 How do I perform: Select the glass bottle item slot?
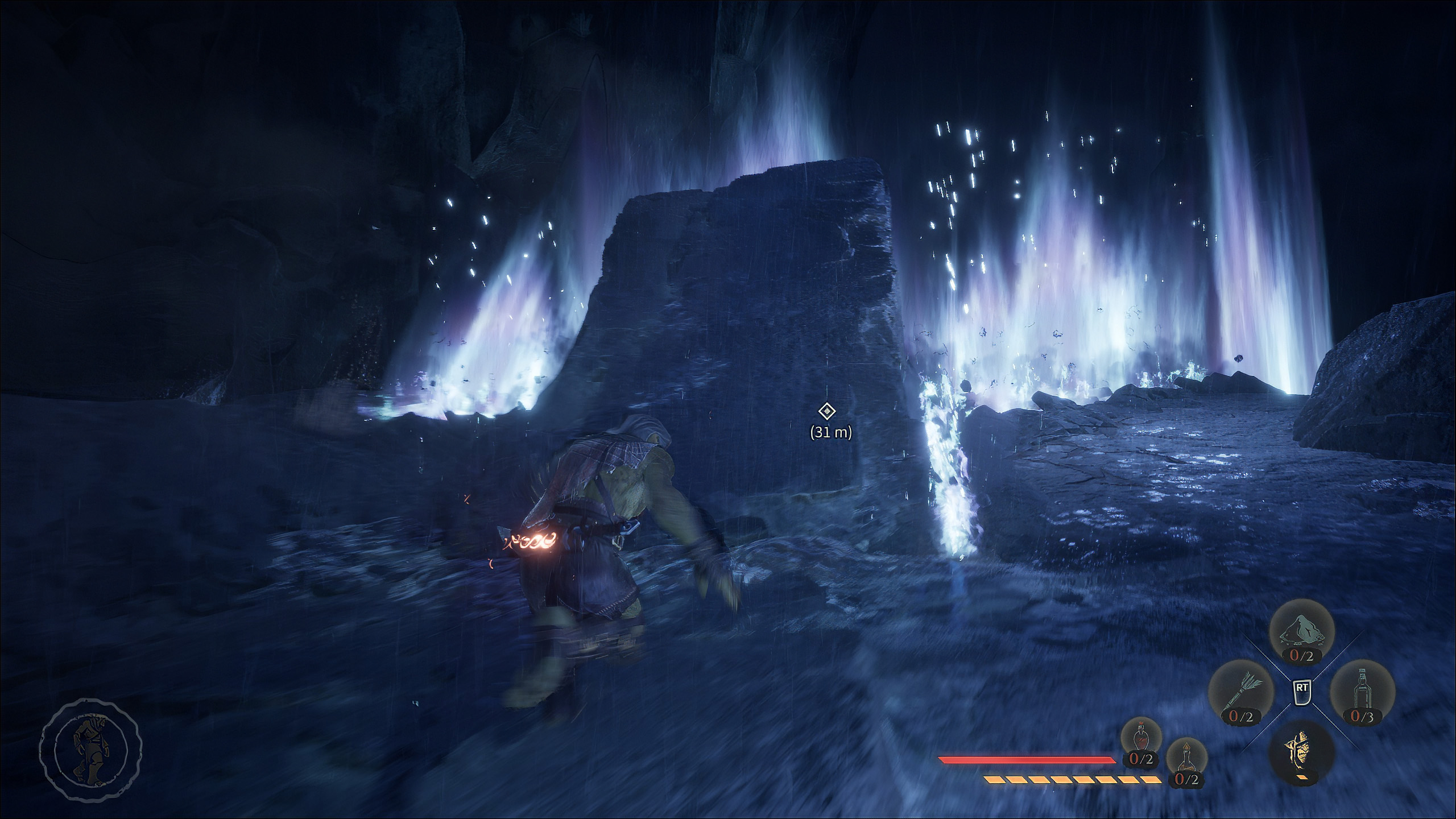(x=1362, y=693)
